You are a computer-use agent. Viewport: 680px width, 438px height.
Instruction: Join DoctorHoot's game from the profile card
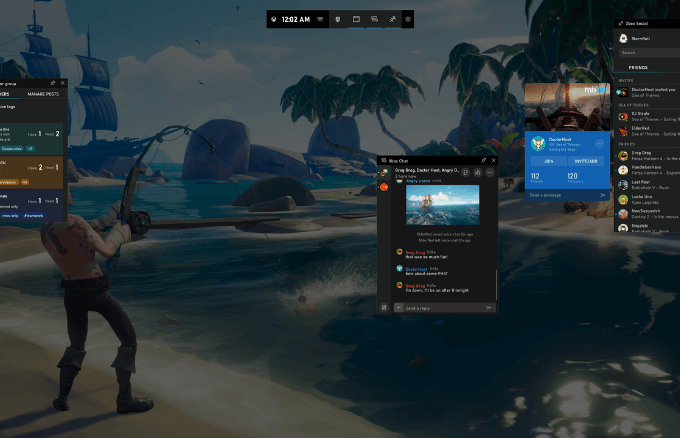coord(549,161)
